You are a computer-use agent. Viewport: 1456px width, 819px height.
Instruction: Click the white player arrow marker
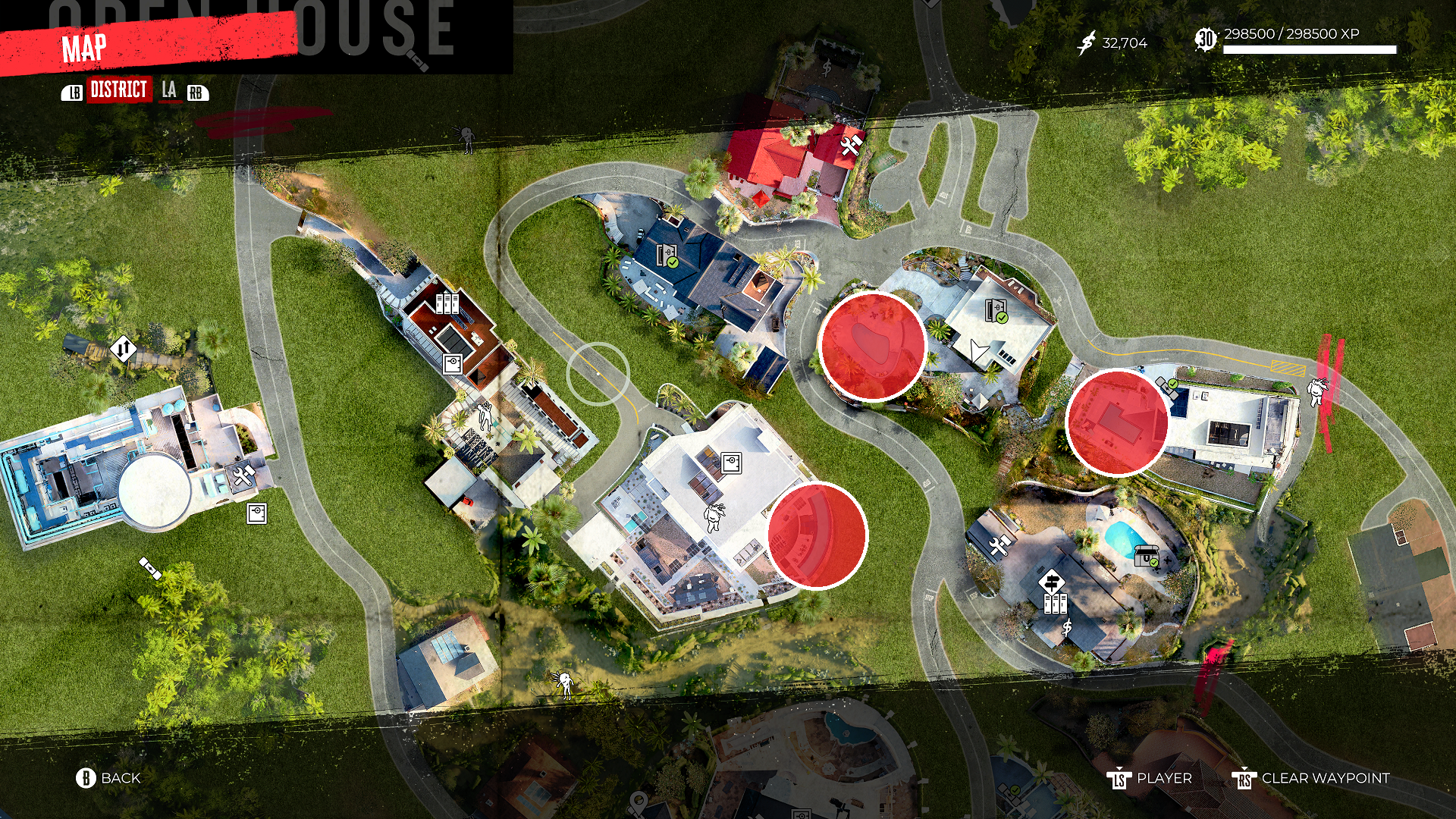[x=979, y=350]
